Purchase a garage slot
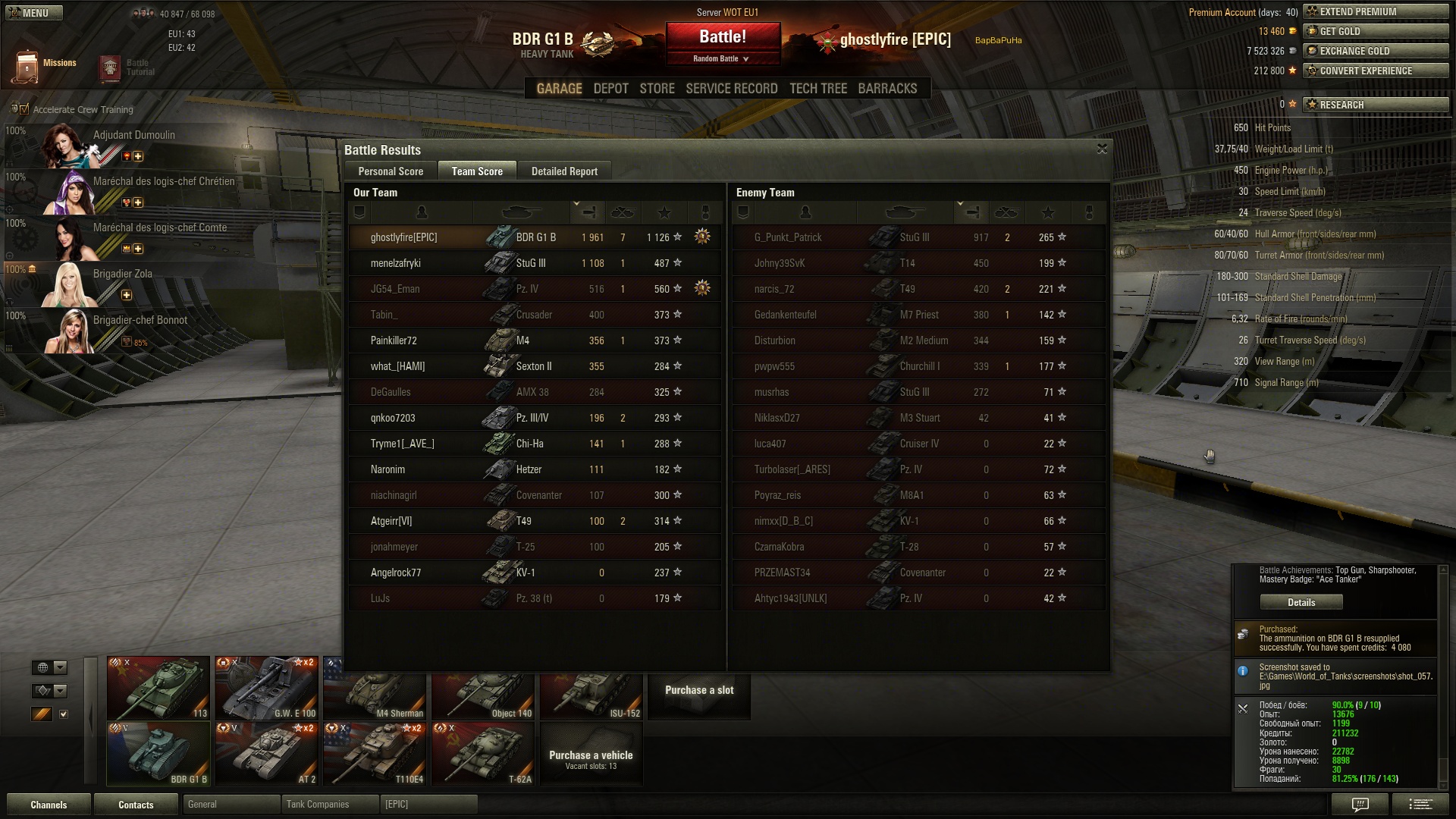The height and width of the screenshot is (819, 1456). pos(698,690)
